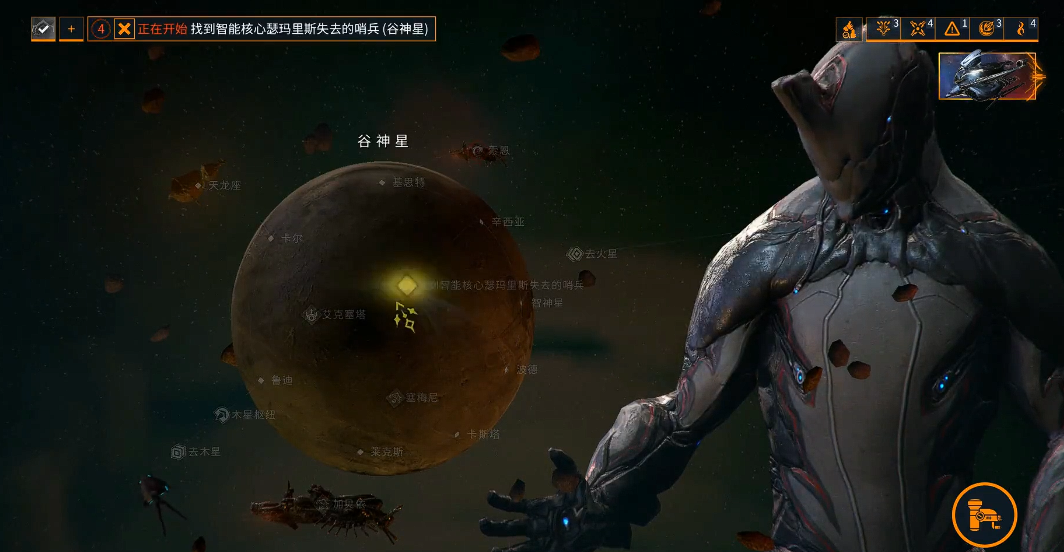The image size is (1064, 552).
Task: Choose the 辛西亚 node on 谷神星
Action: (x=483, y=222)
